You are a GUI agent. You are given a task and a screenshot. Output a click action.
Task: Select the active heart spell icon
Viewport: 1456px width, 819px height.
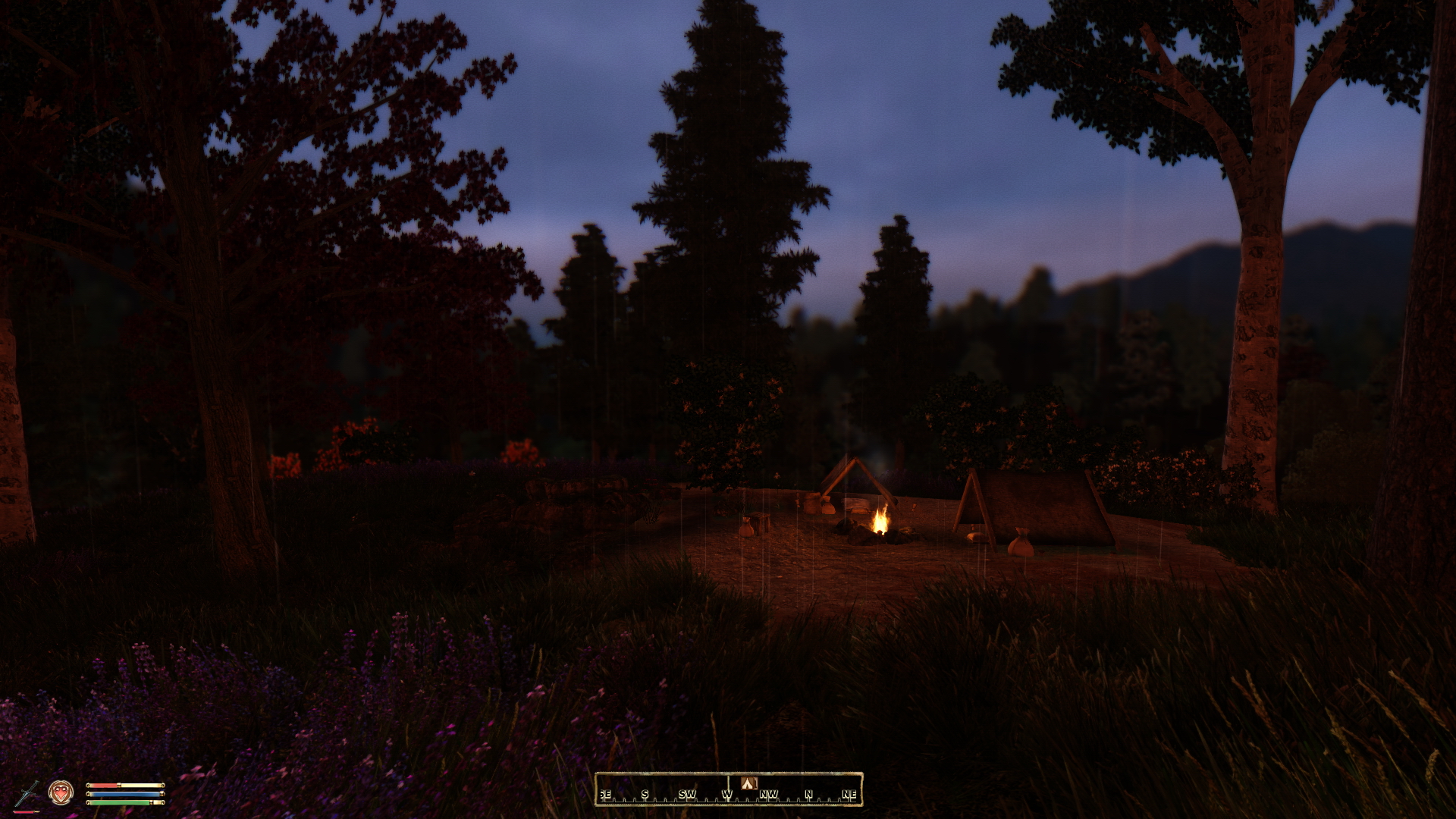pyautogui.click(x=61, y=792)
